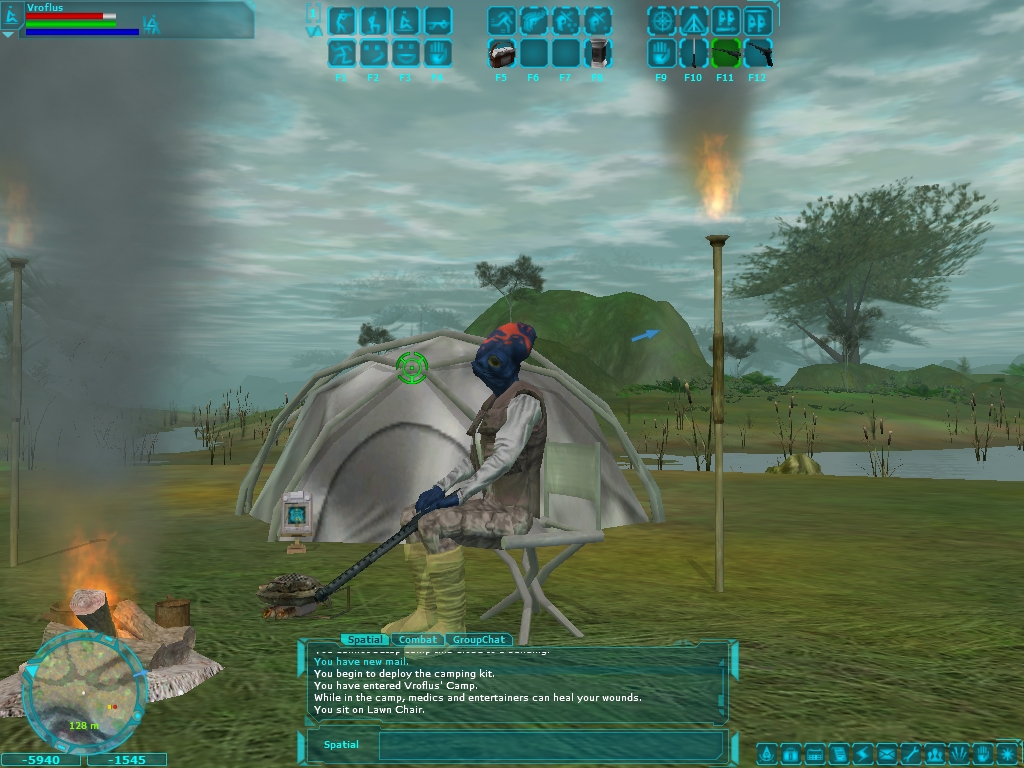Open the inventory briefcase icon

(x=789, y=753)
